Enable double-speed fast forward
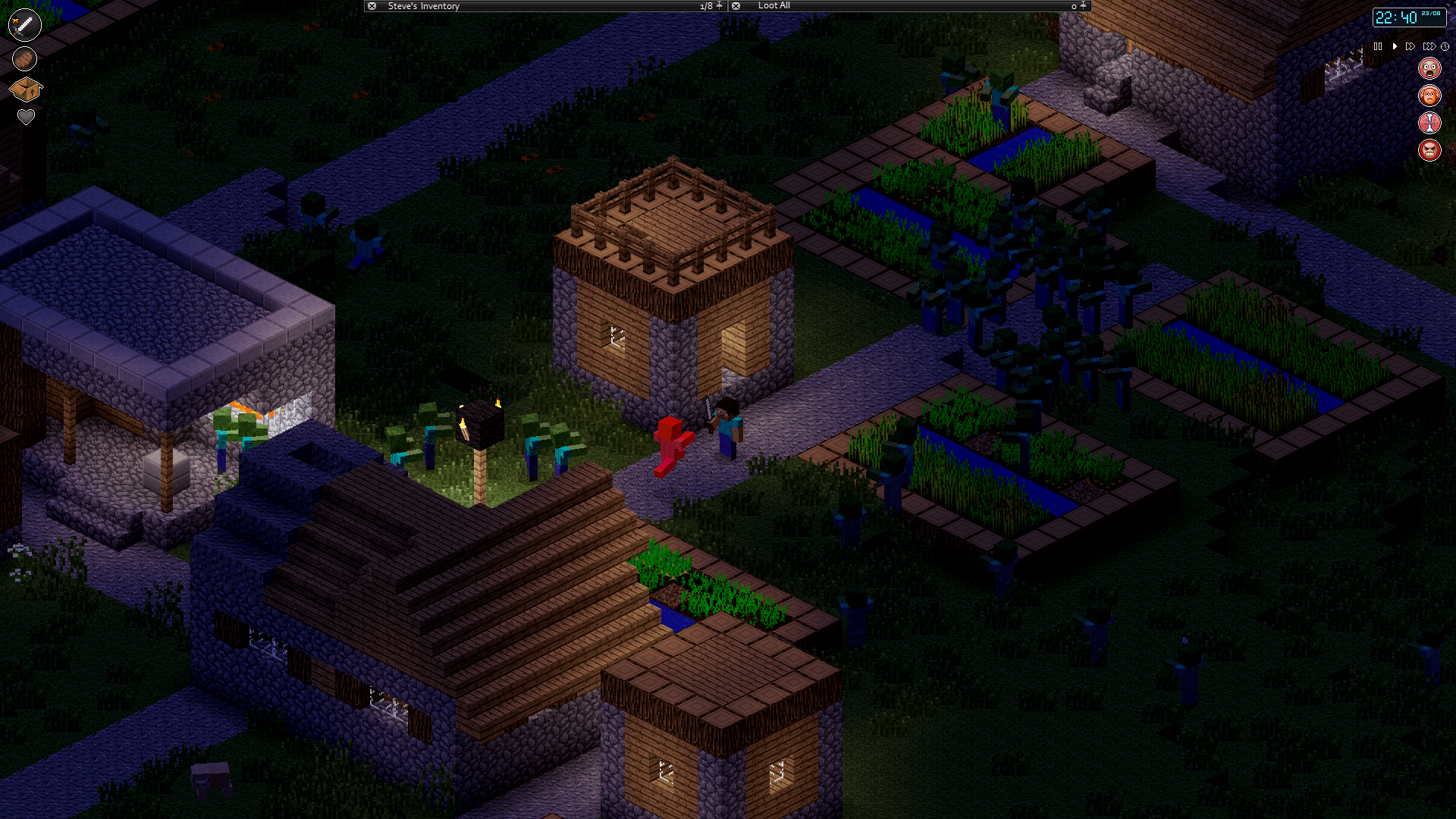The height and width of the screenshot is (819, 1456). click(1410, 46)
